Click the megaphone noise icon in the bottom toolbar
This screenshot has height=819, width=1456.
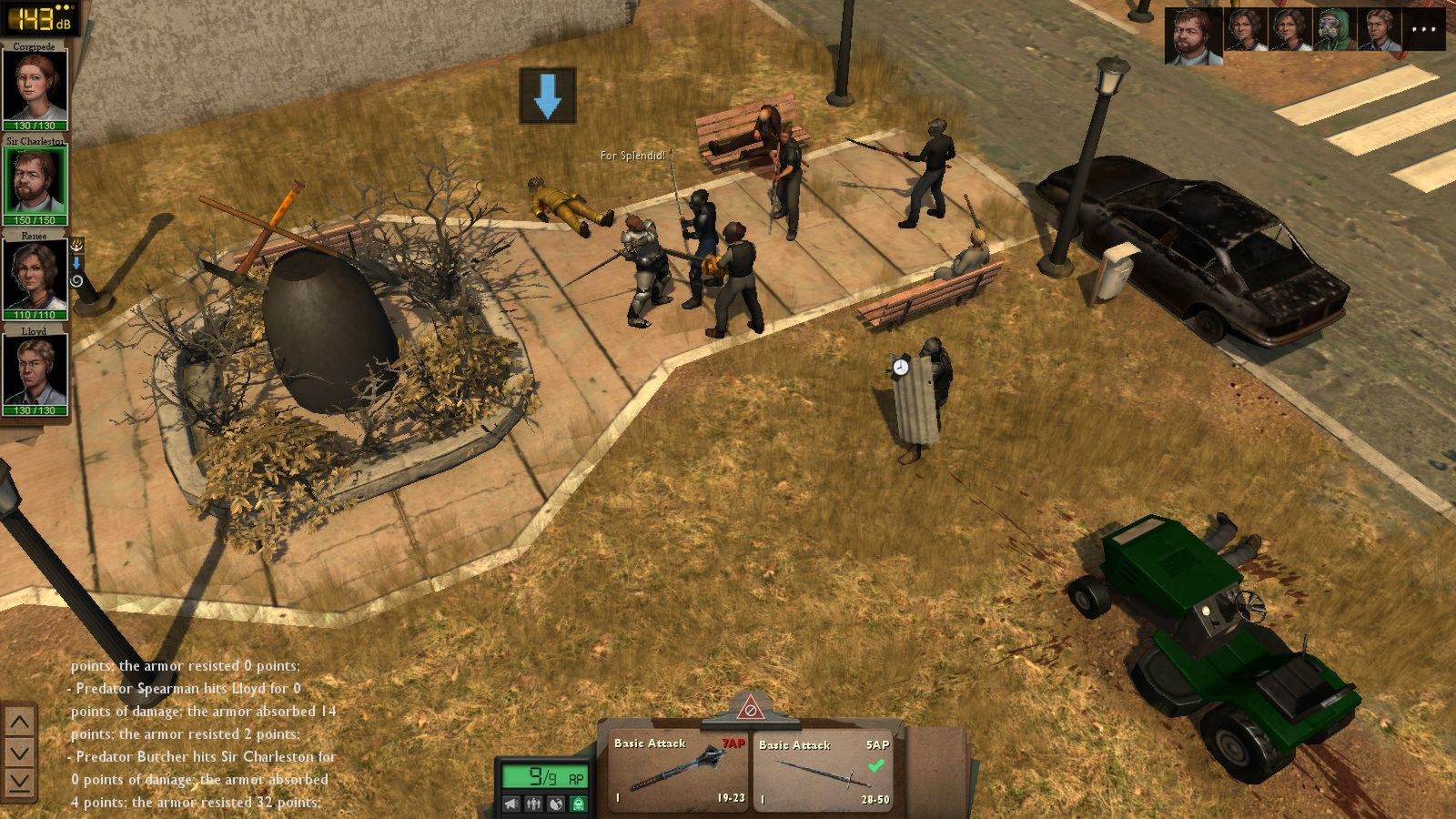click(511, 804)
